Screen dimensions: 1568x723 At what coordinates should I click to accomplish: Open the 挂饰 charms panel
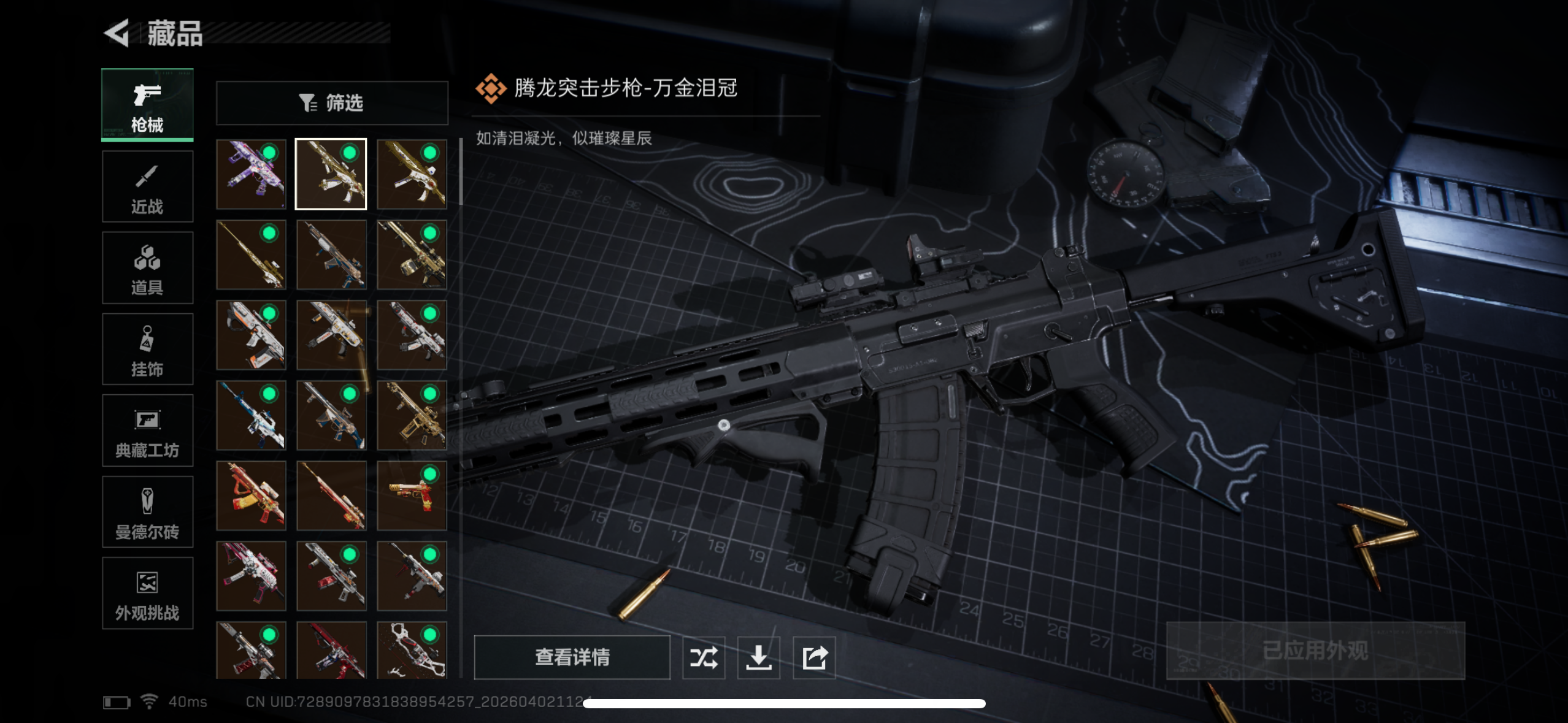[x=147, y=349]
